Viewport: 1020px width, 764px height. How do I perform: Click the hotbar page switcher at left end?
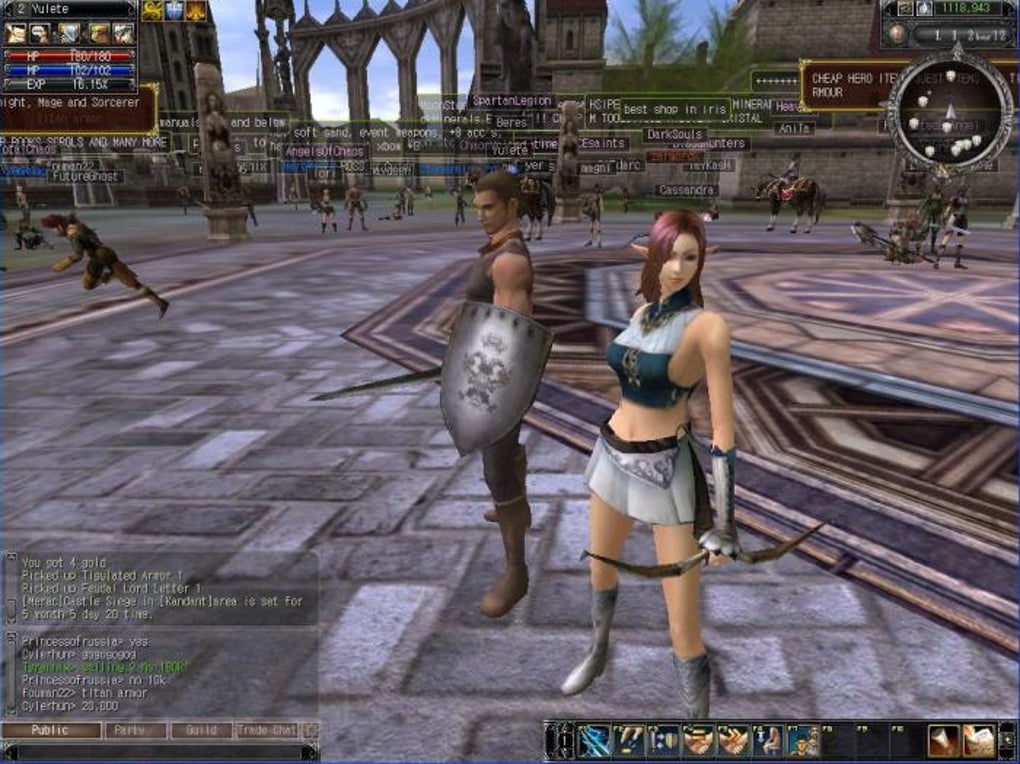click(556, 740)
